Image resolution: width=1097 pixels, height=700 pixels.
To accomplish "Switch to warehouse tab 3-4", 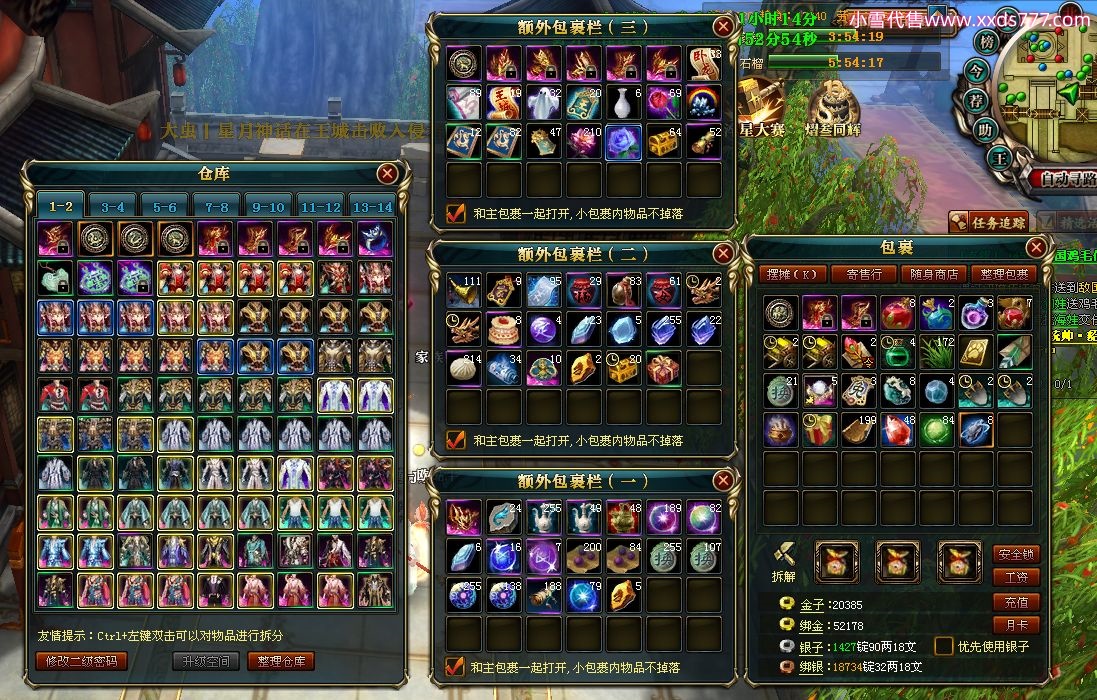I will click(x=112, y=207).
